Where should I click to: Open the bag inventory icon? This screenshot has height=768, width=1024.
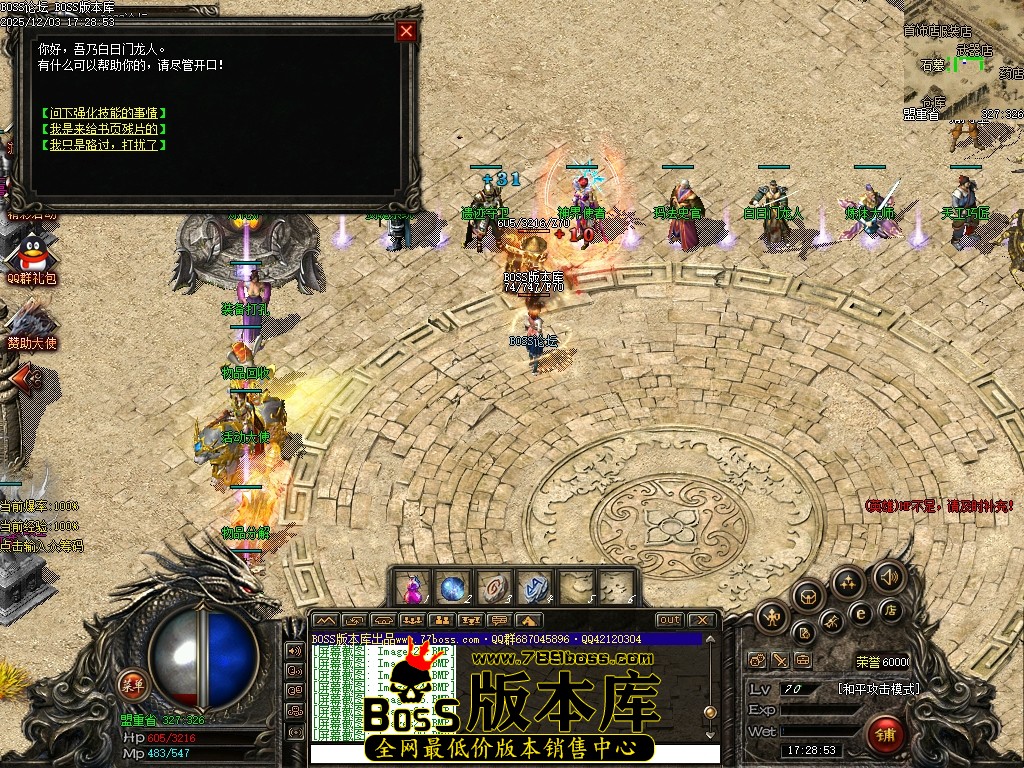(x=808, y=598)
